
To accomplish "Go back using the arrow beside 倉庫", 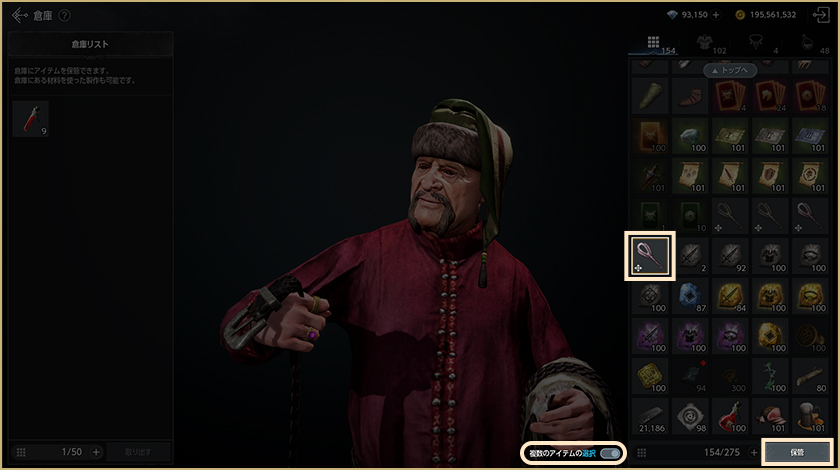I will click(x=20, y=15).
